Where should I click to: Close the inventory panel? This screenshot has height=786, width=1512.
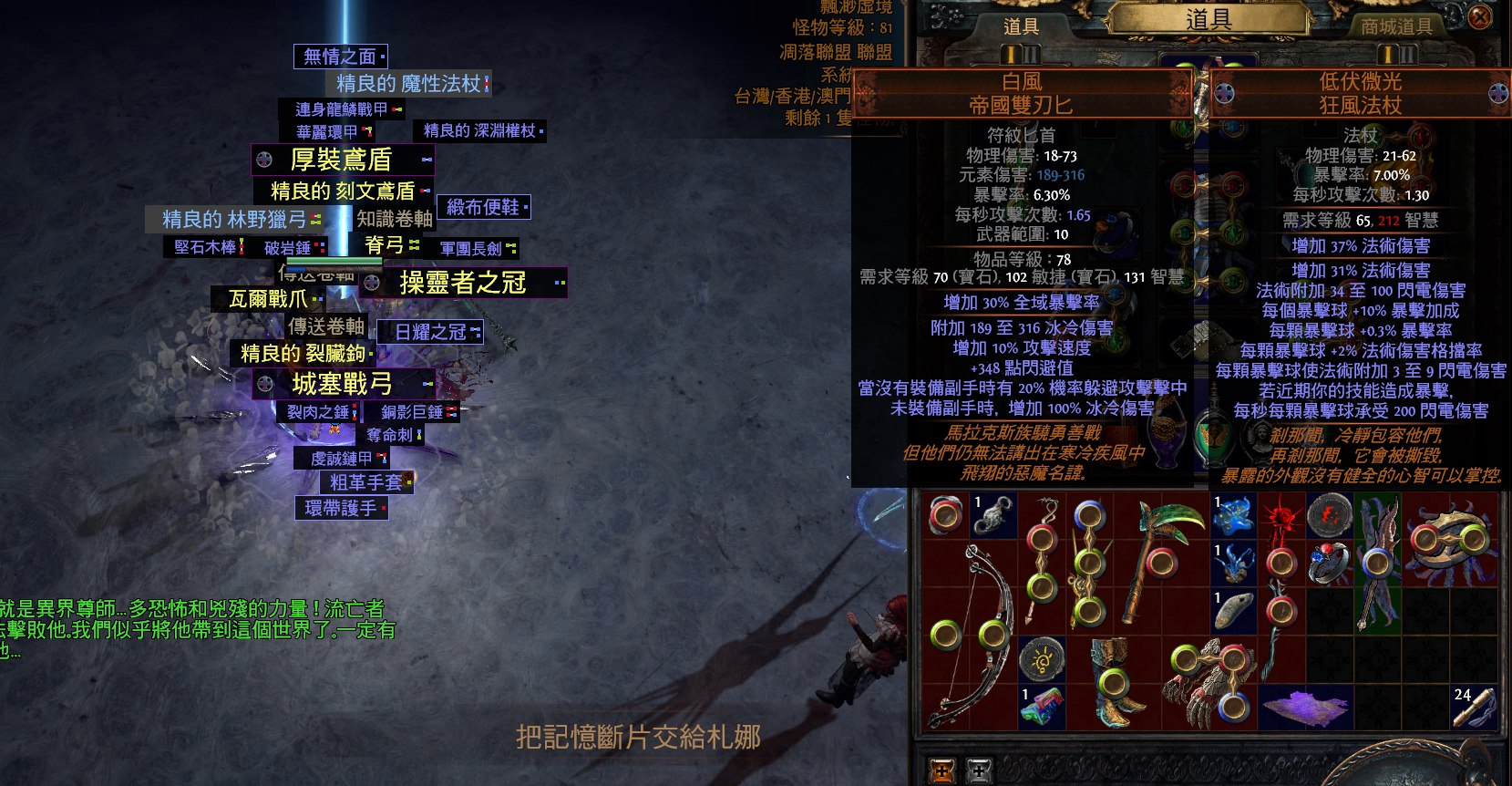pos(1480,17)
